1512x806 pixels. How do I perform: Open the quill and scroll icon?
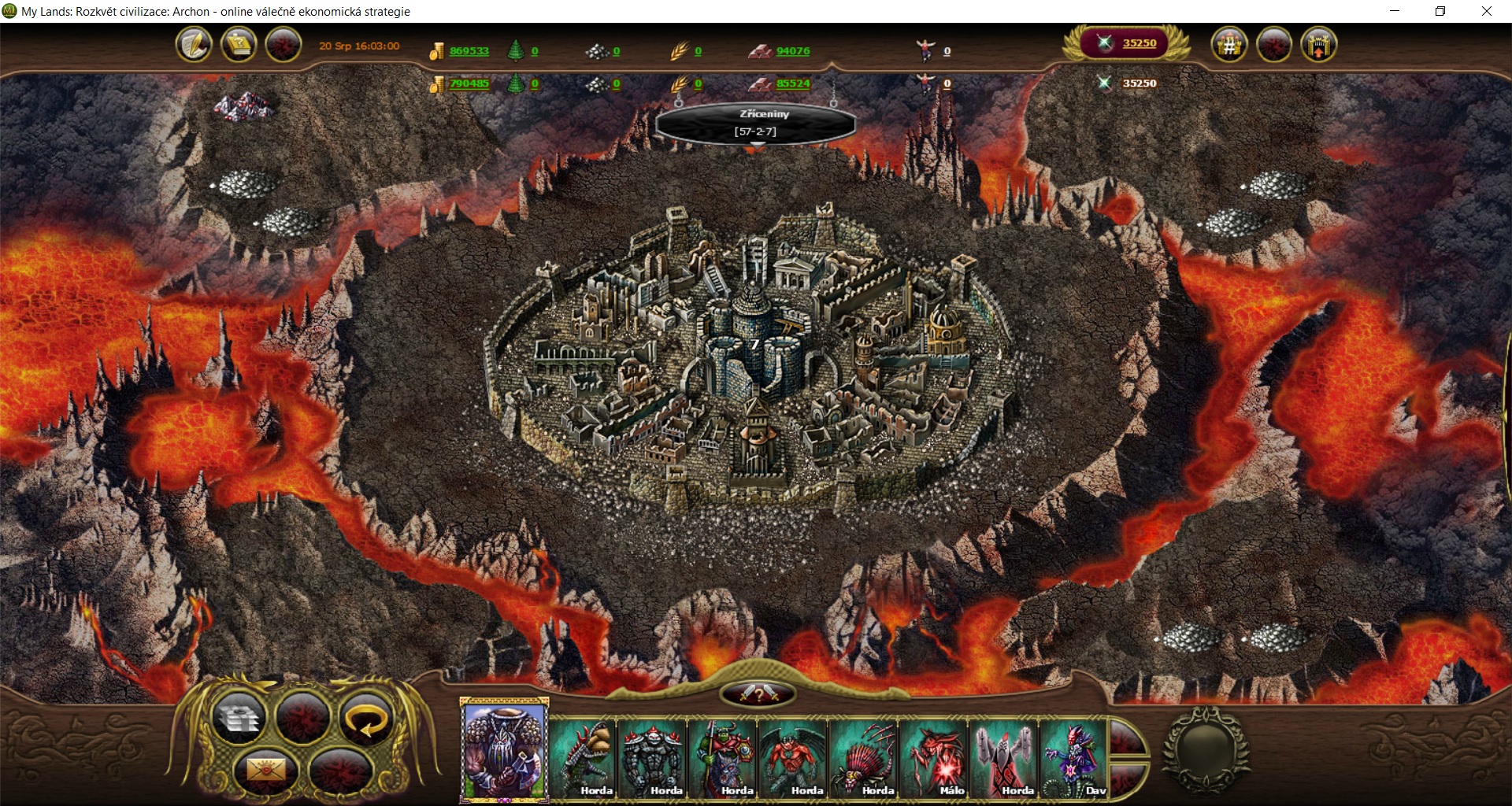coord(194,44)
